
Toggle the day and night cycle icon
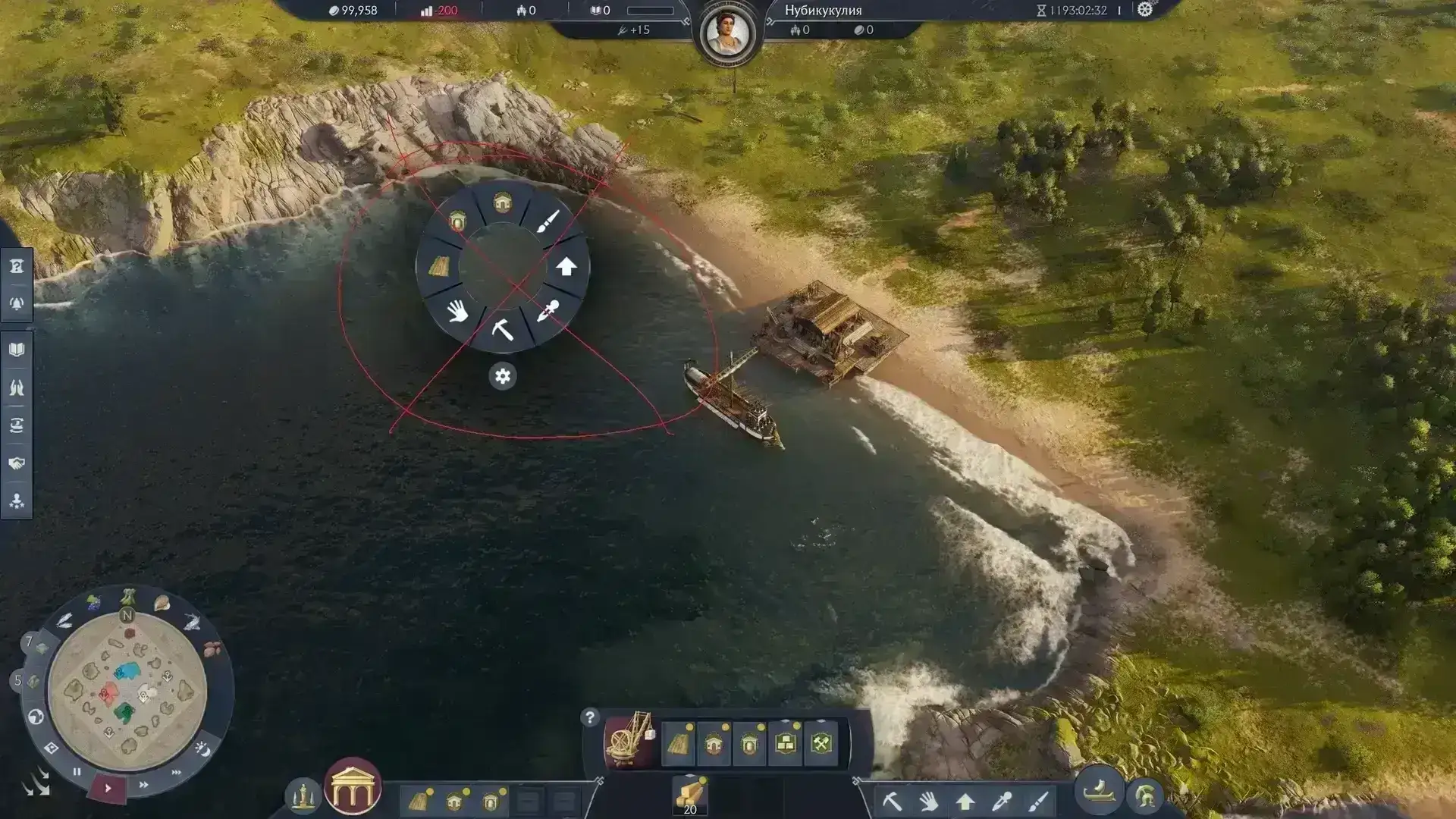pyautogui.click(x=202, y=748)
